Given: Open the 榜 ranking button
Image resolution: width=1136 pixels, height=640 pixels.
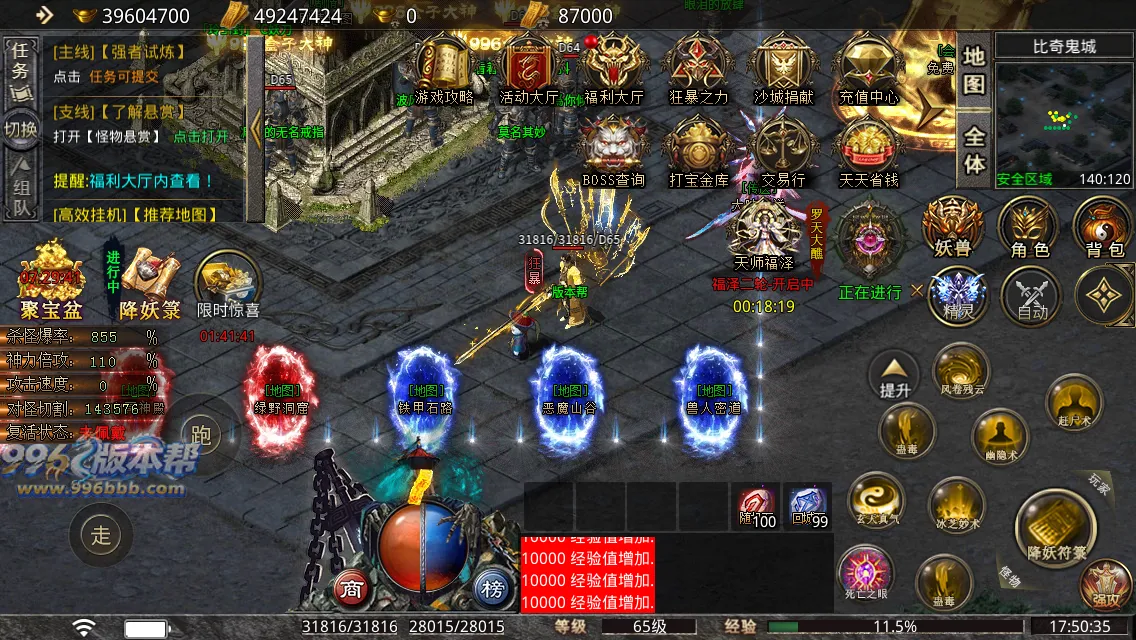Looking at the screenshot, I should [491, 587].
